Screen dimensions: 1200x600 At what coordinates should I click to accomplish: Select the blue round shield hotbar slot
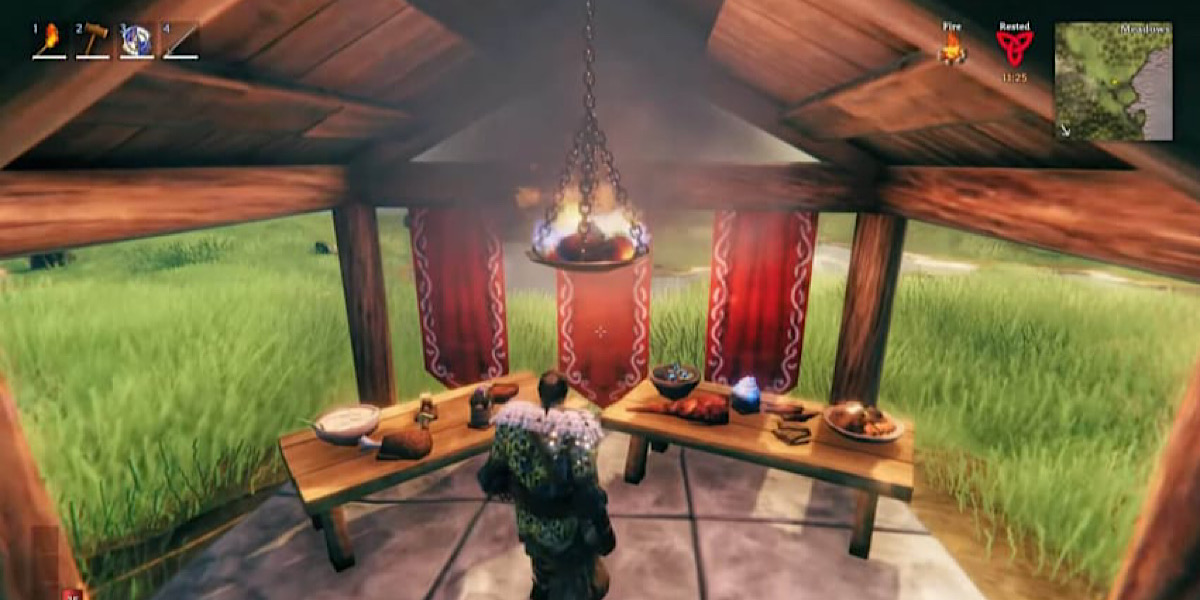pyautogui.click(x=137, y=40)
